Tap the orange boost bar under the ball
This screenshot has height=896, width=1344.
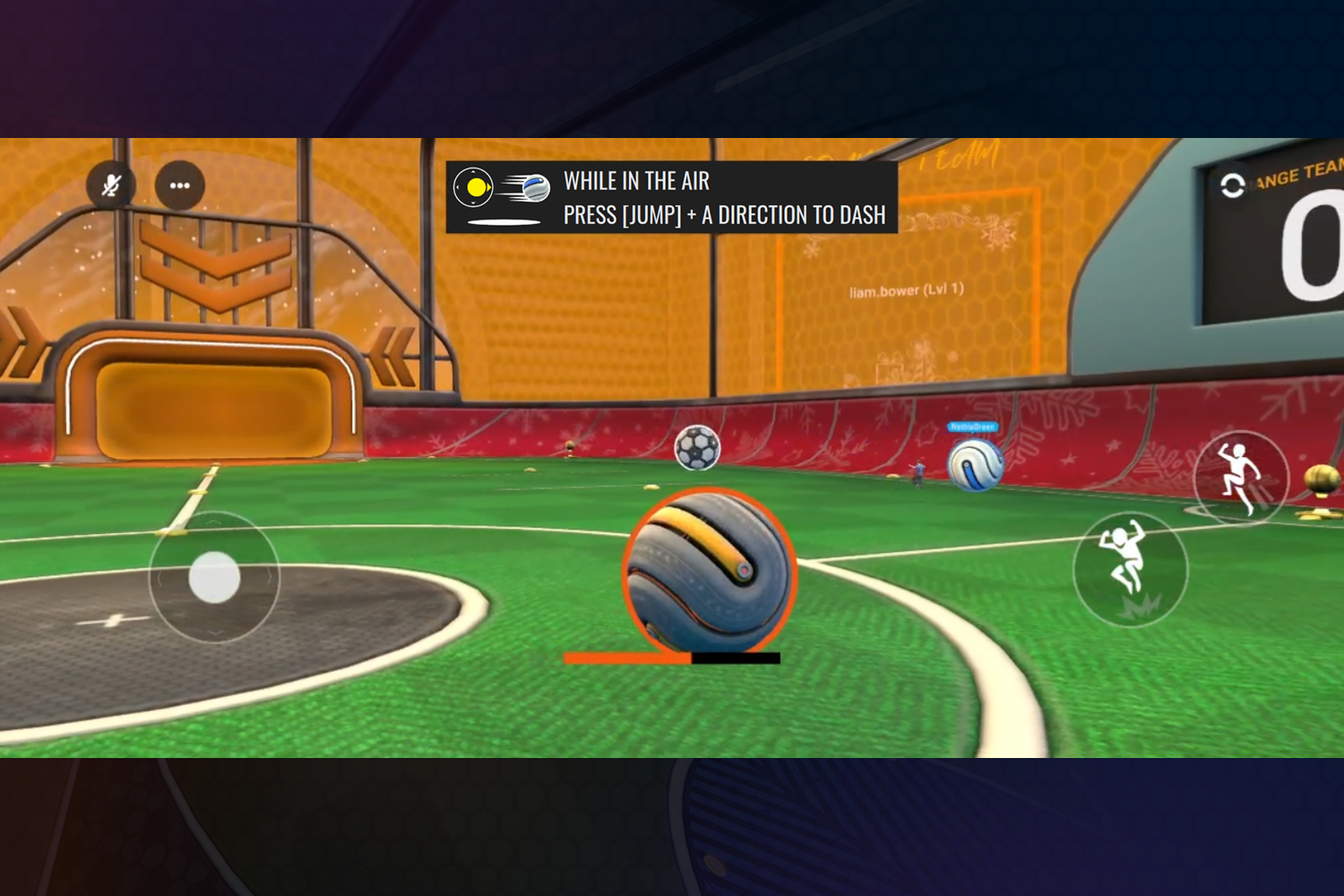[625, 659]
